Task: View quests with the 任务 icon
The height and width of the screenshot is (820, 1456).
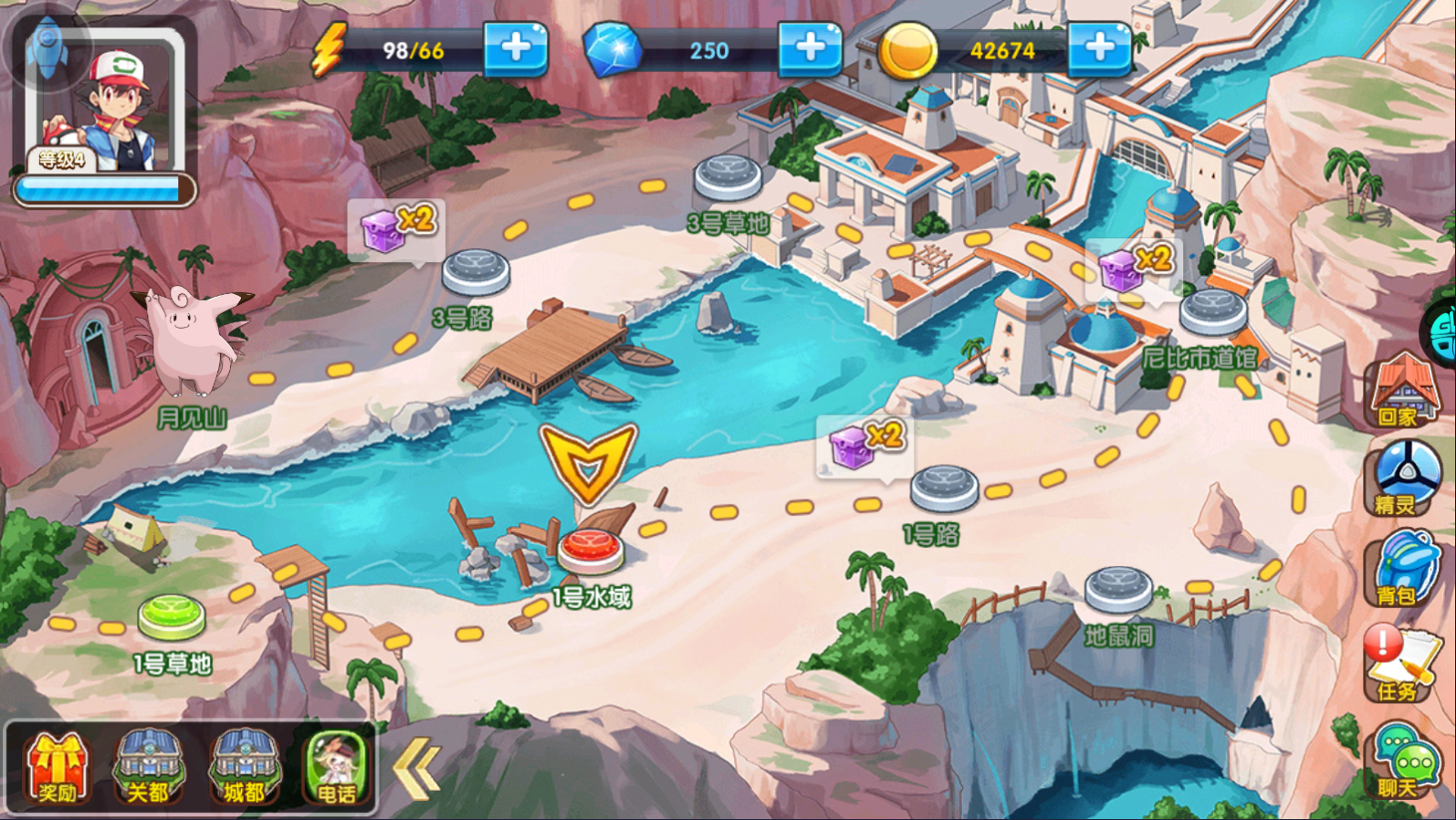Action: [x=1400, y=664]
